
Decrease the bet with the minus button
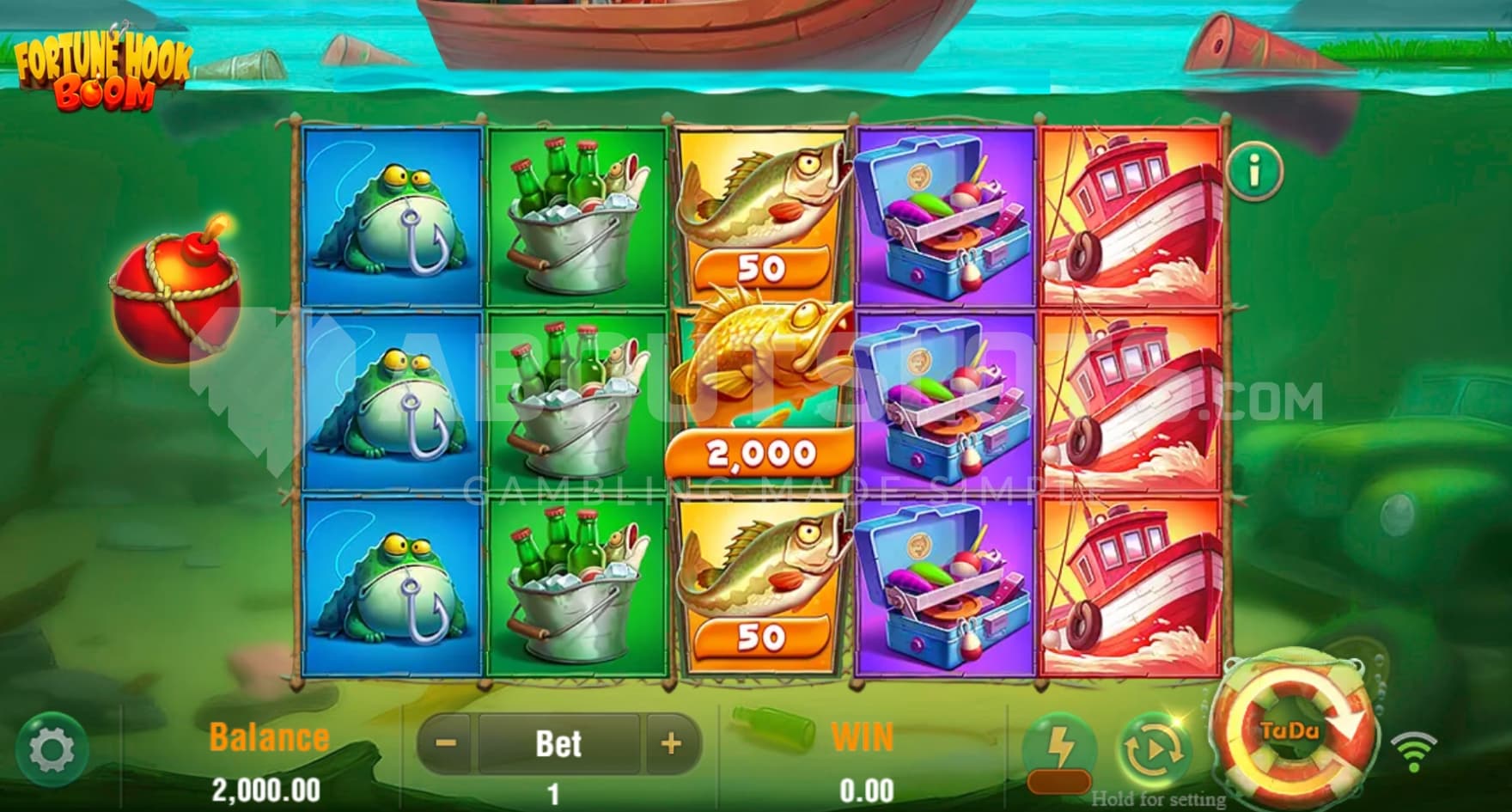click(x=447, y=743)
